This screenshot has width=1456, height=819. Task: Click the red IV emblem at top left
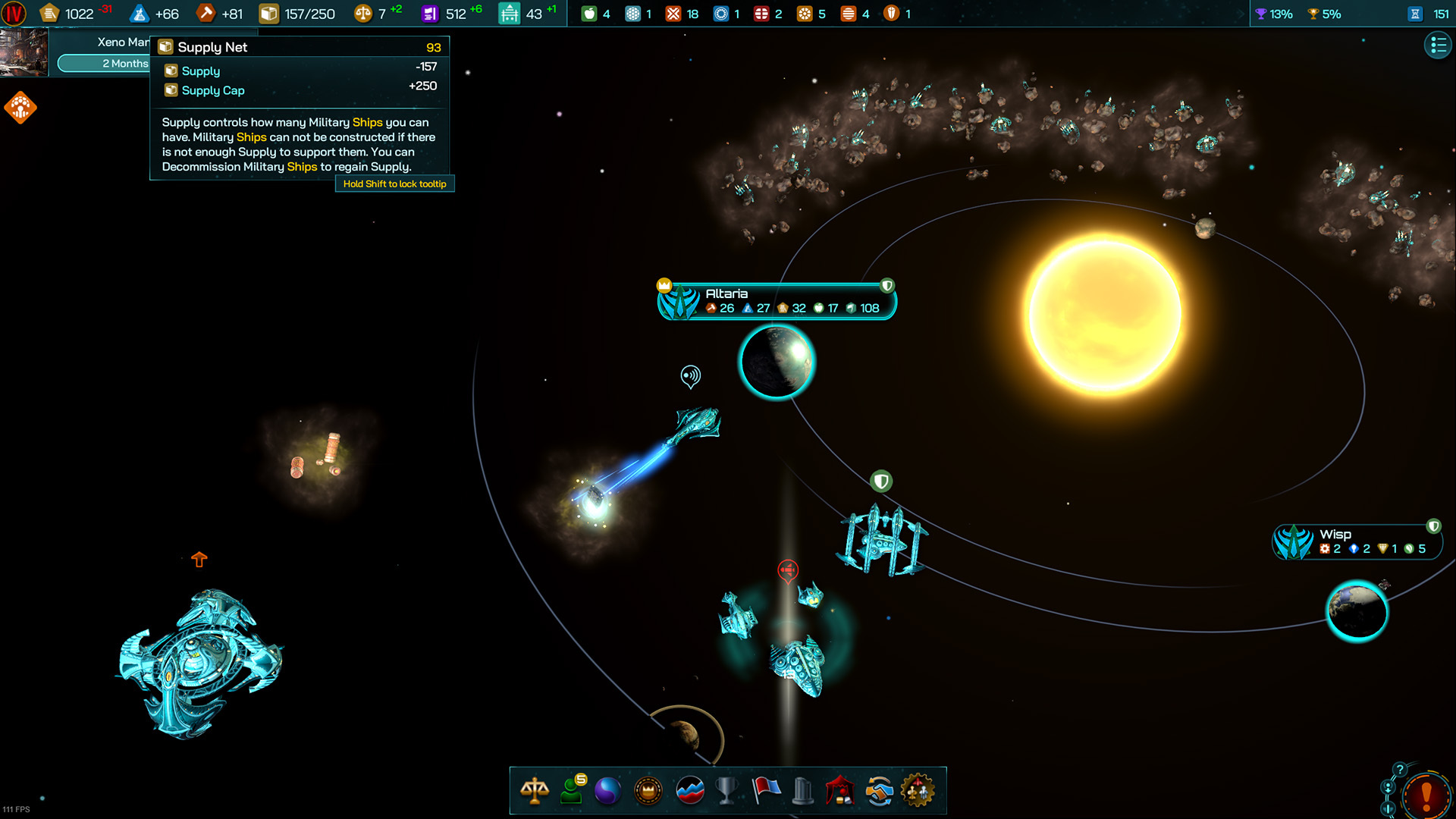[14, 14]
